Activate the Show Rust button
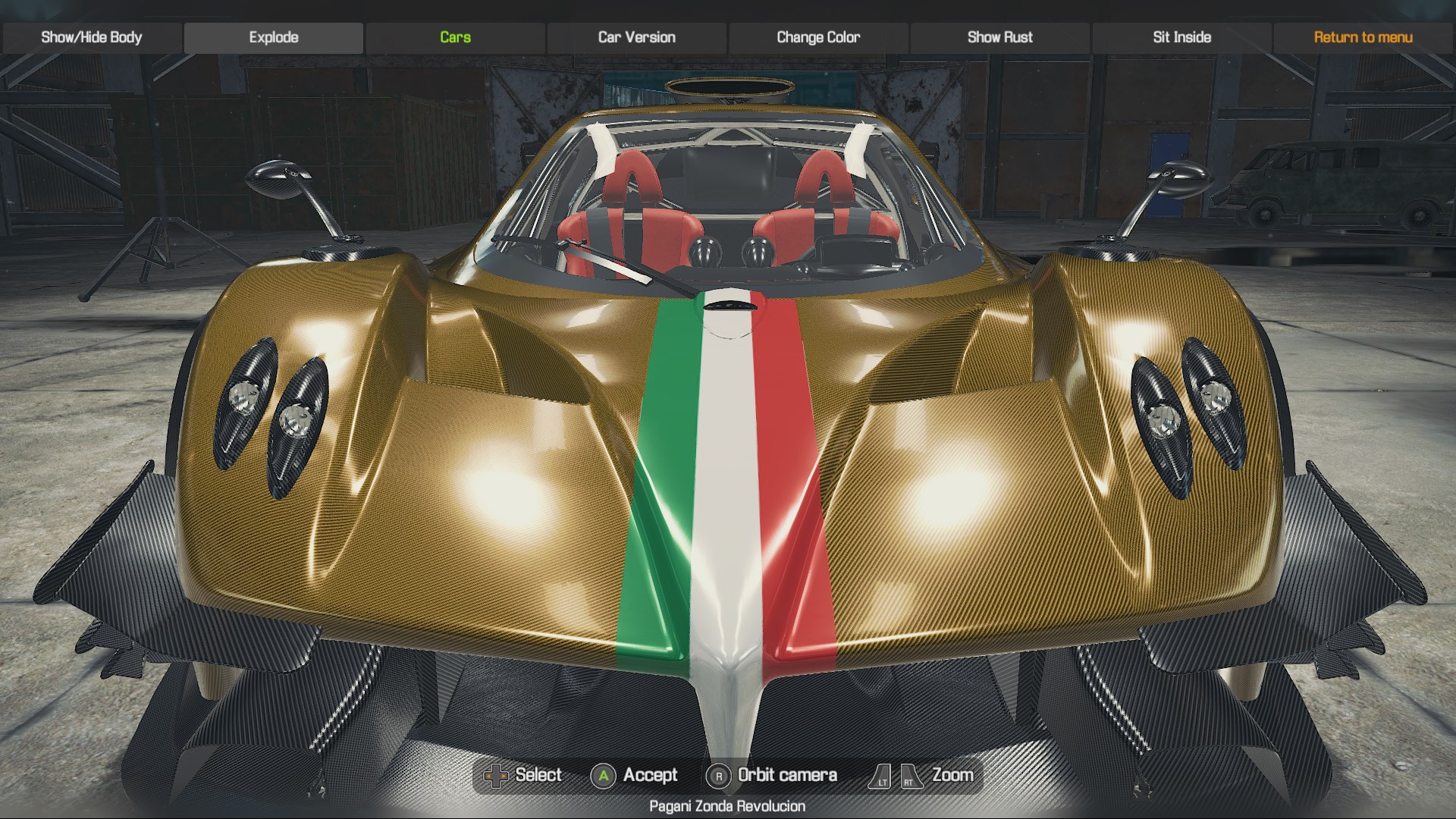The image size is (1456, 819). click(x=999, y=37)
